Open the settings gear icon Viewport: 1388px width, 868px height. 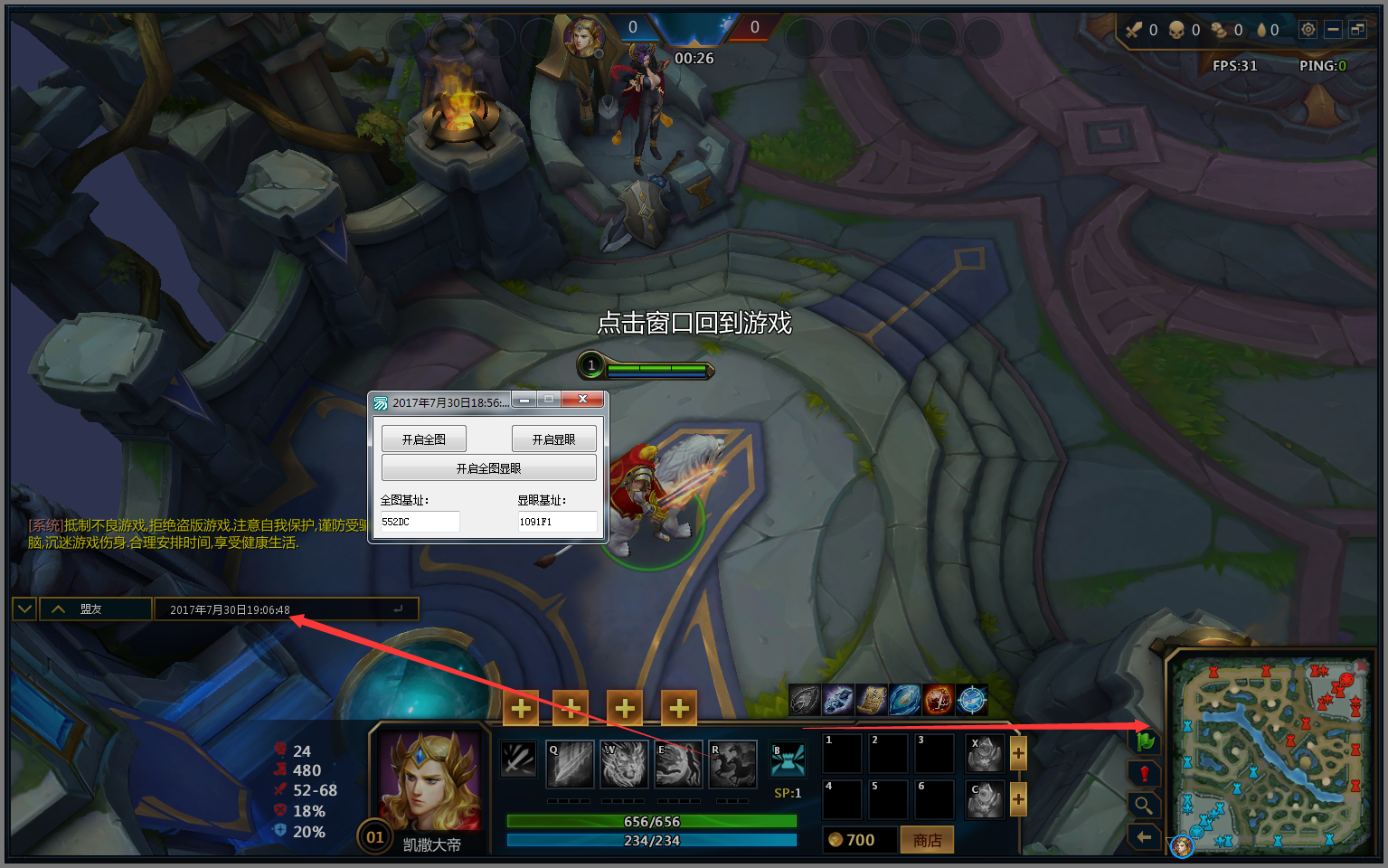(x=1308, y=30)
